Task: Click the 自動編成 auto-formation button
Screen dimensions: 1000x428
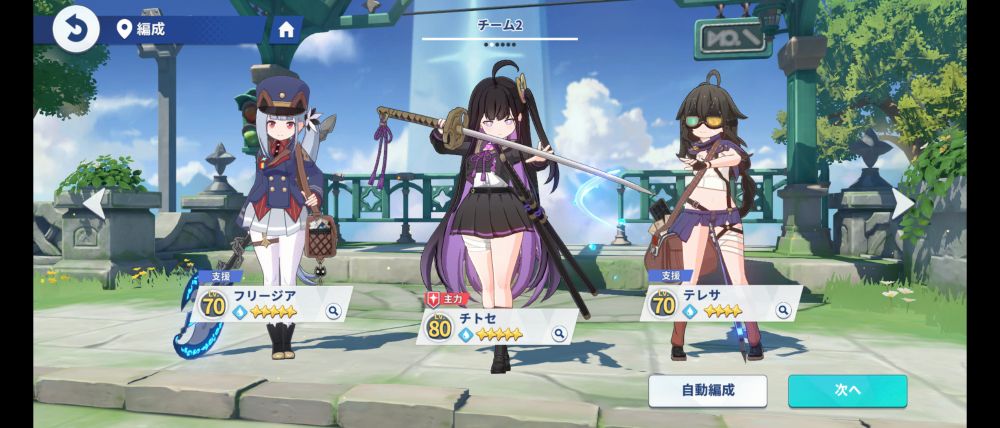Action: [707, 391]
